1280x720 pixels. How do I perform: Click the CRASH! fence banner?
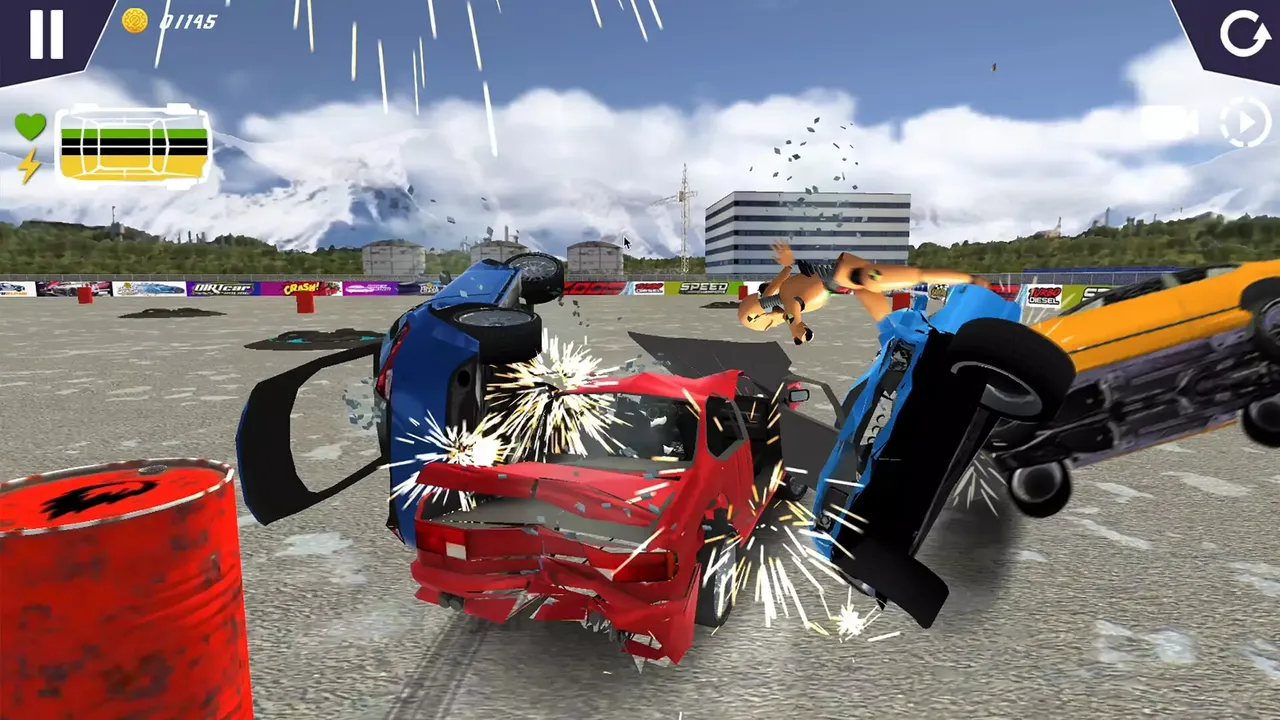(301, 288)
